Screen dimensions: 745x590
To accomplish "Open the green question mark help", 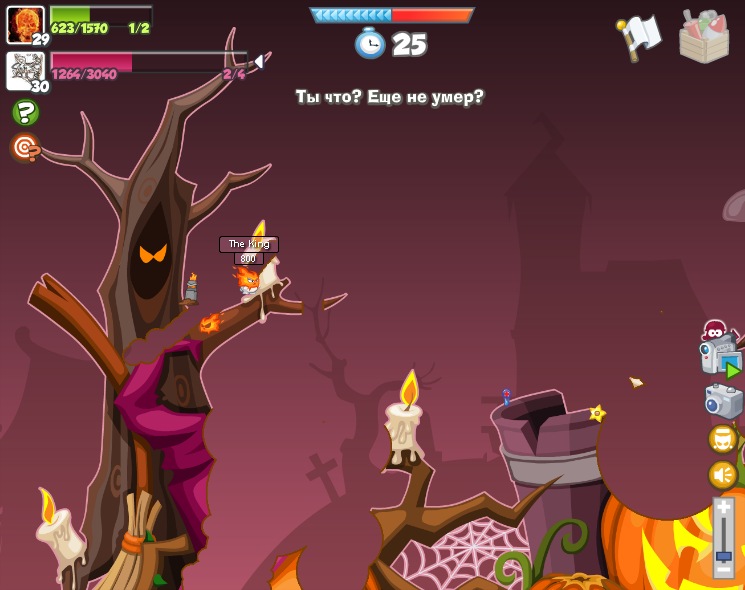I will click(25, 112).
